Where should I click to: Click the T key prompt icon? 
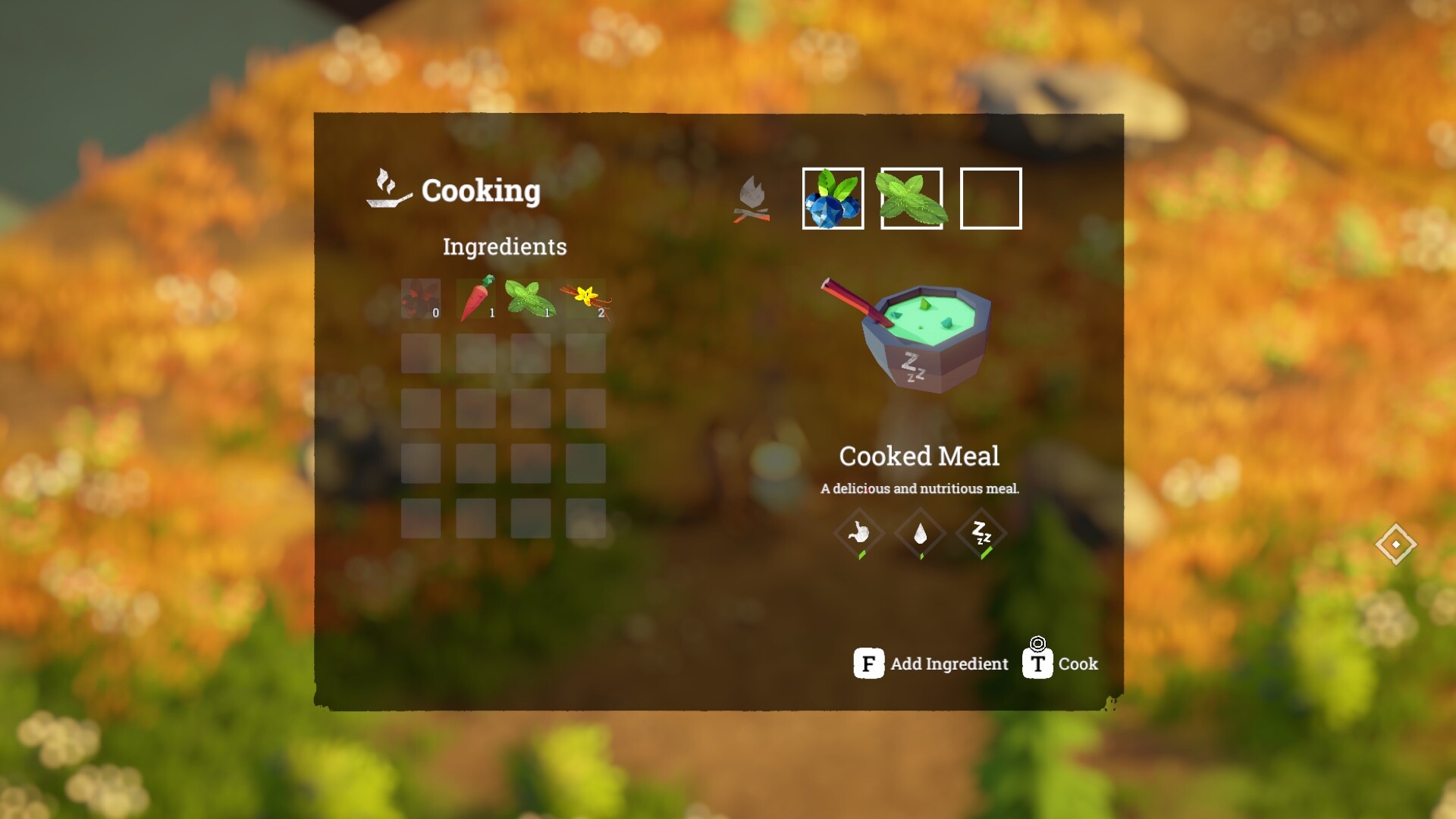tap(1039, 664)
